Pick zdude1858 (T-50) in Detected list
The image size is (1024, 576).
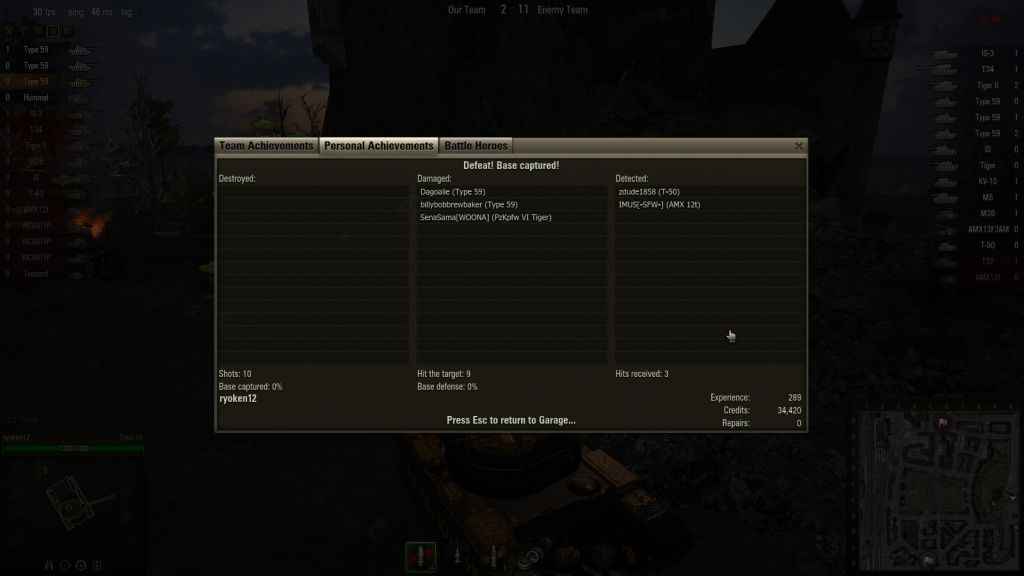pyautogui.click(x=649, y=191)
